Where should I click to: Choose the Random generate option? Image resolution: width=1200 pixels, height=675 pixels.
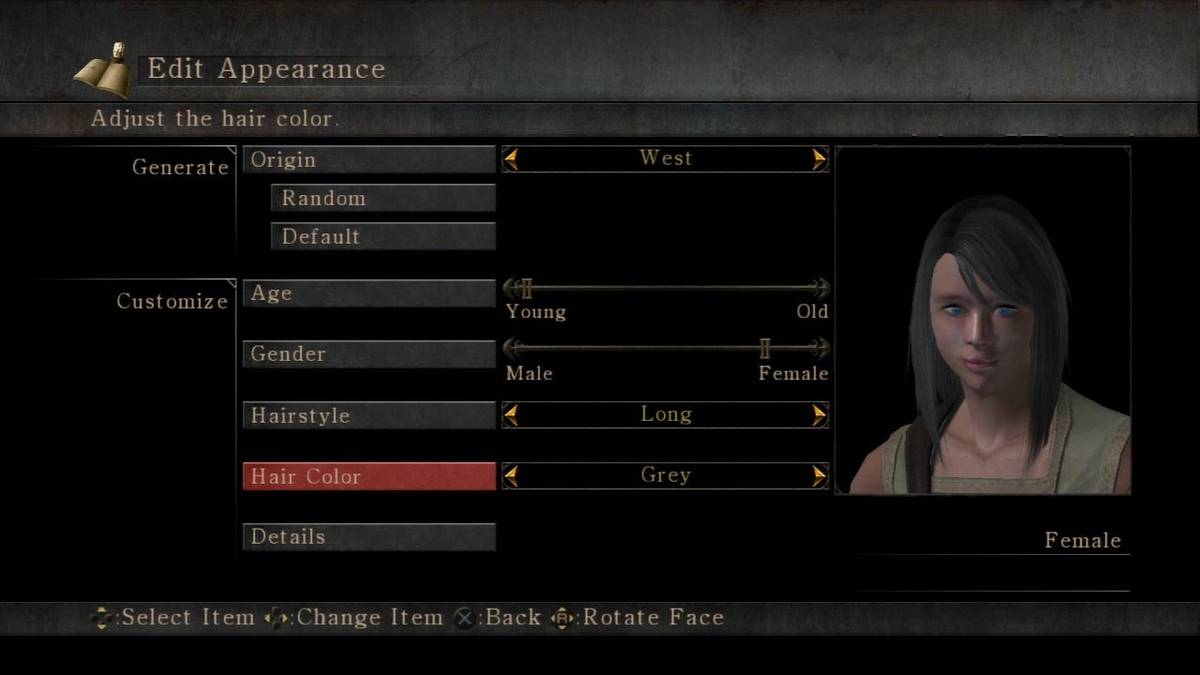coord(383,198)
